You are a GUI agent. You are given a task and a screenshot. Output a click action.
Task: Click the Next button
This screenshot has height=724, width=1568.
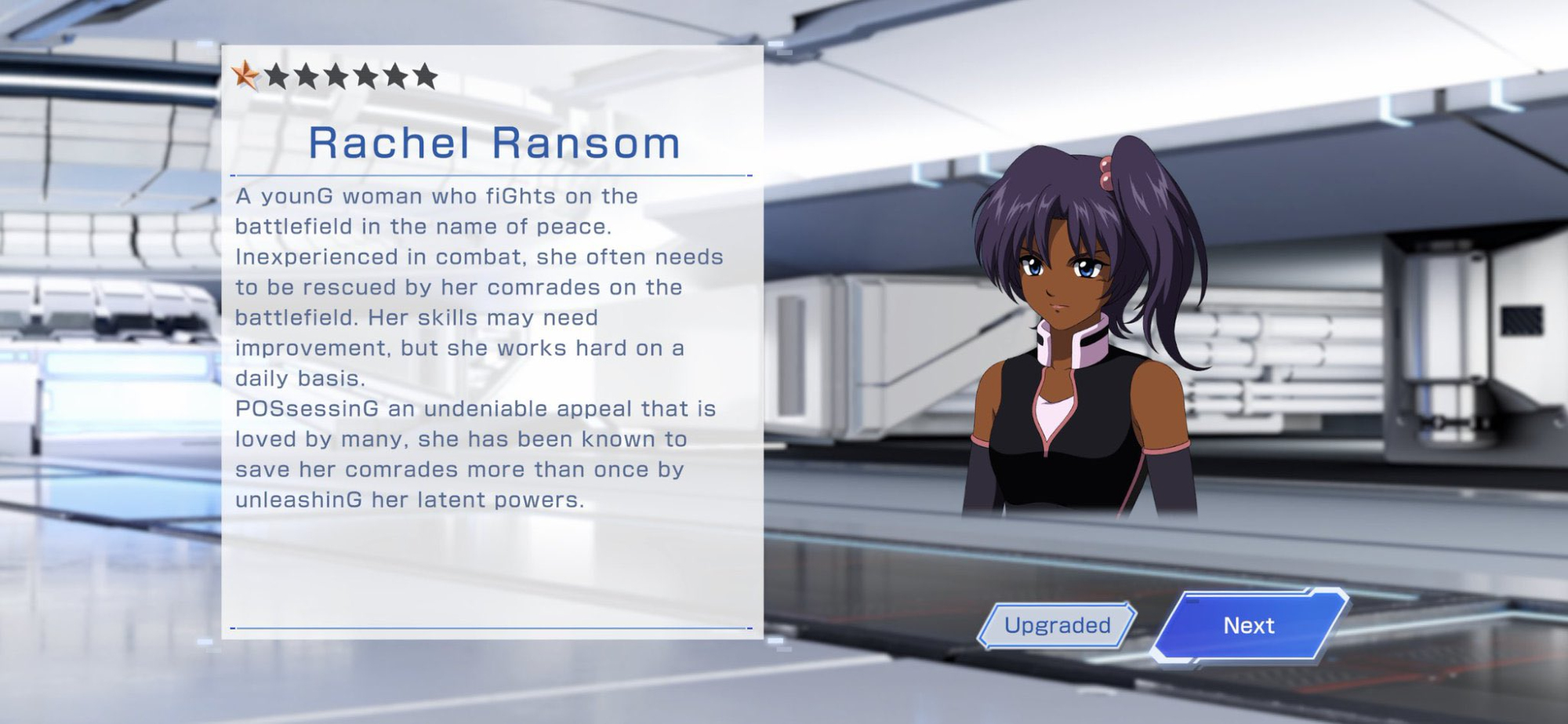1248,625
